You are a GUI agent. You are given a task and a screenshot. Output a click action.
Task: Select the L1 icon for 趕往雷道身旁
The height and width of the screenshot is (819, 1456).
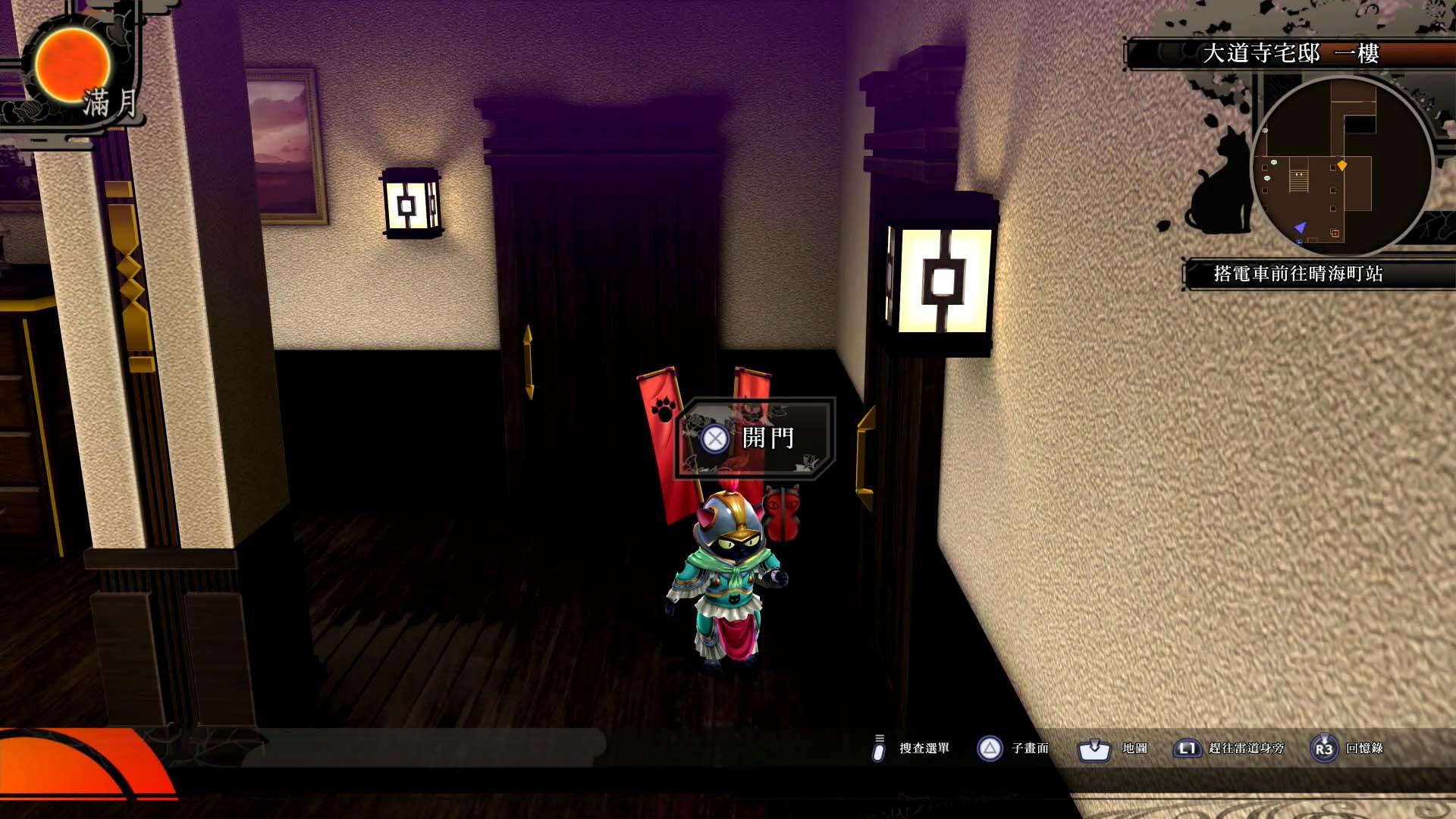click(1187, 748)
